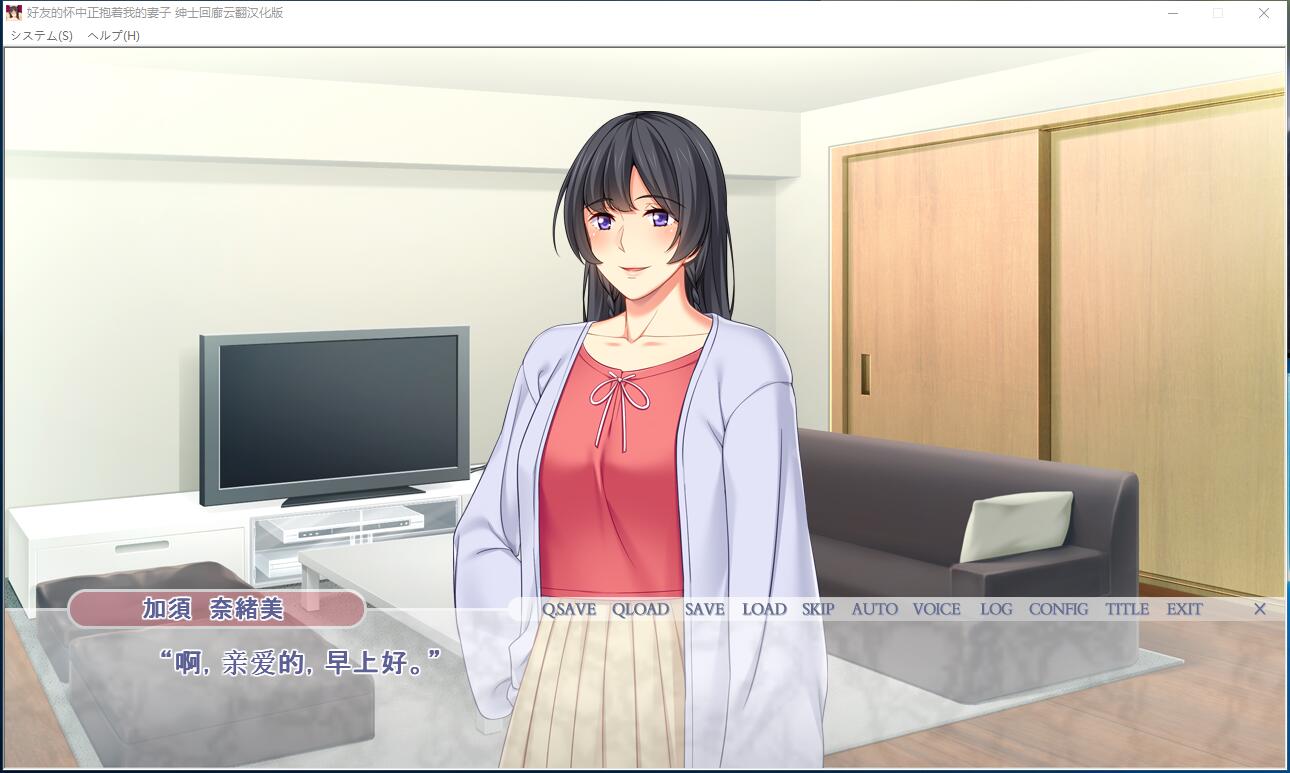Hide the dialogue box using the X

pyautogui.click(x=1260, y=609)
